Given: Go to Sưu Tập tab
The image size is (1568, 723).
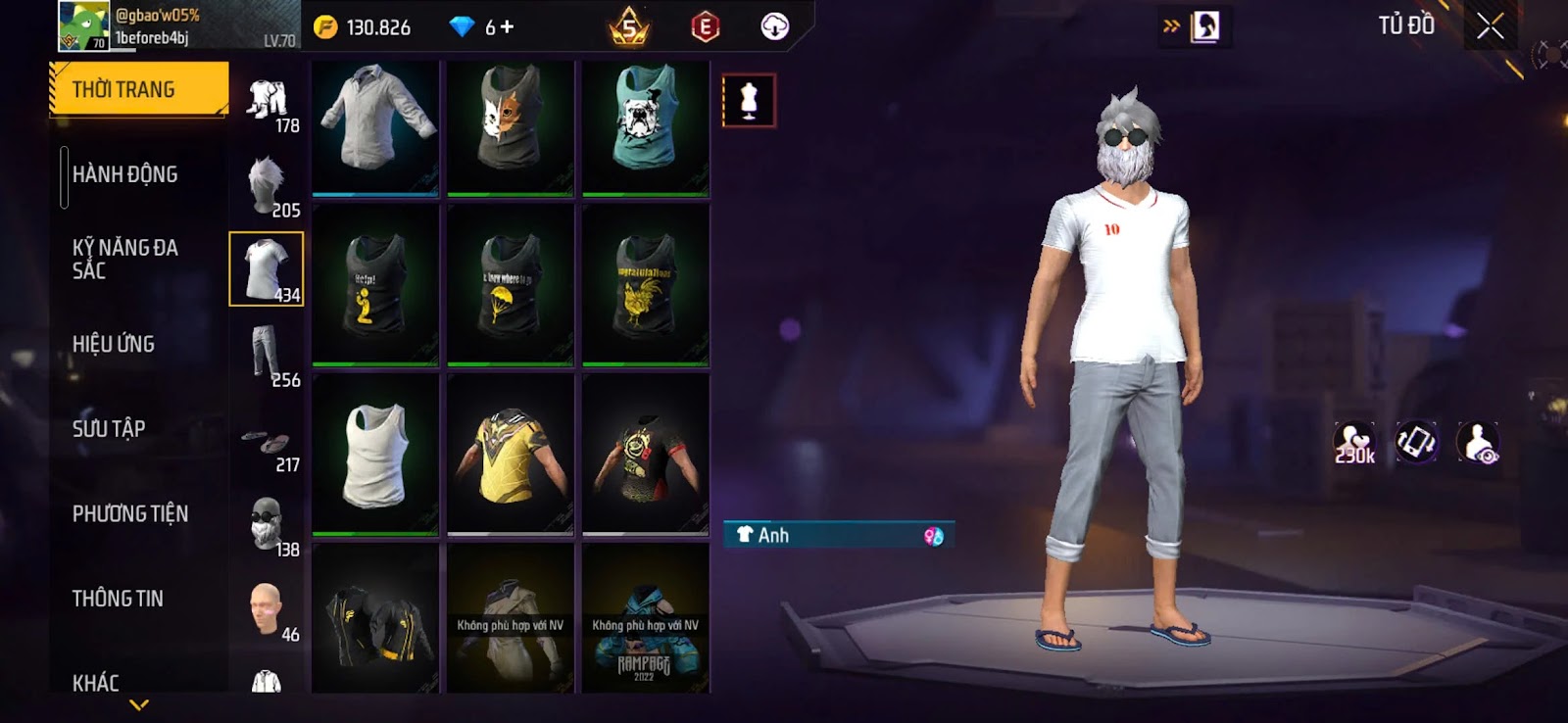Looking at the screenshot, I should (x=109, y=428).
